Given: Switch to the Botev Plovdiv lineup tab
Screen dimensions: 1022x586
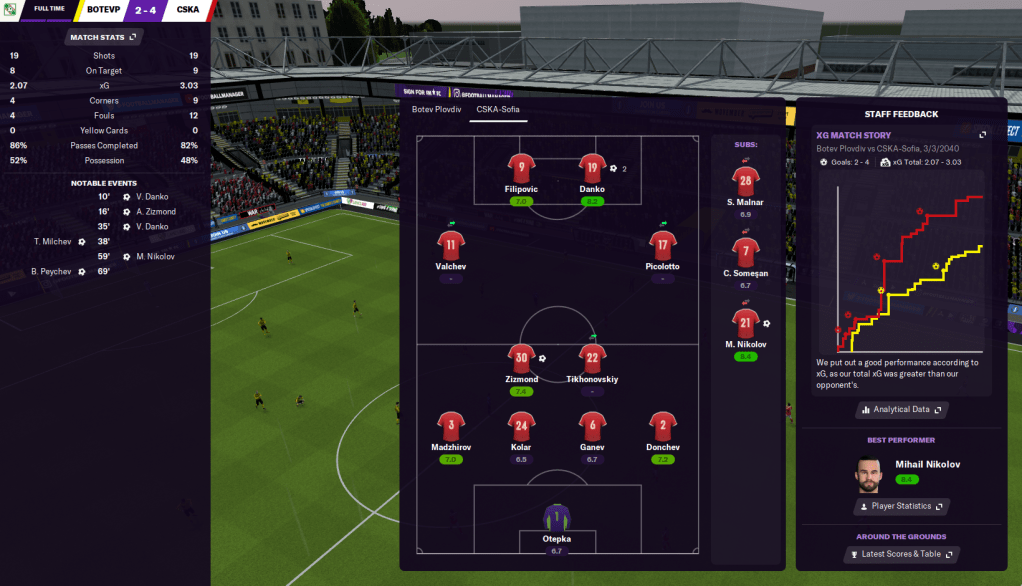Looking at the screenshot, I should pyautogui.click(x=436, y=109).
